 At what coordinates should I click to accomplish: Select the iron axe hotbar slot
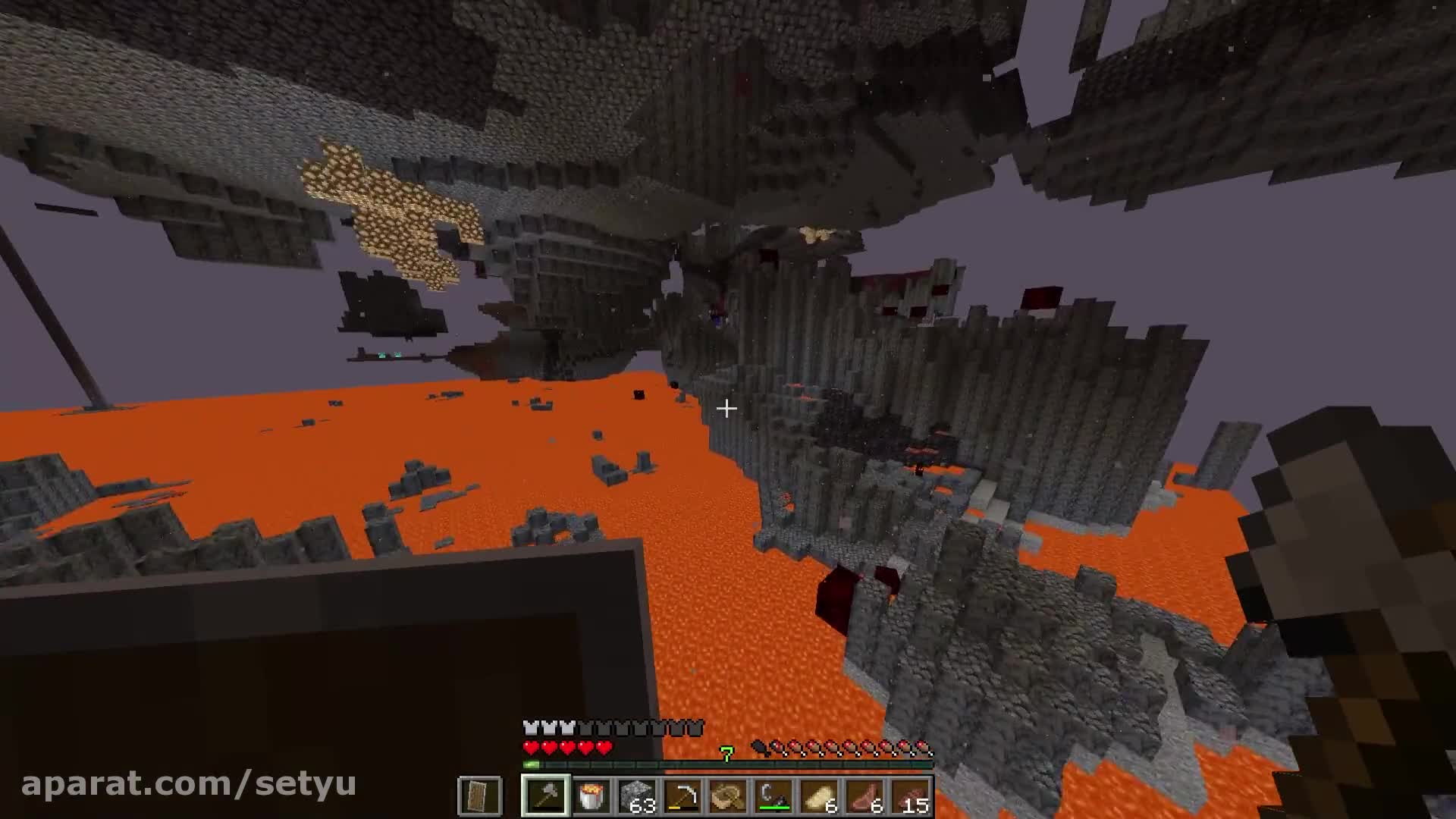pos(545,795)
